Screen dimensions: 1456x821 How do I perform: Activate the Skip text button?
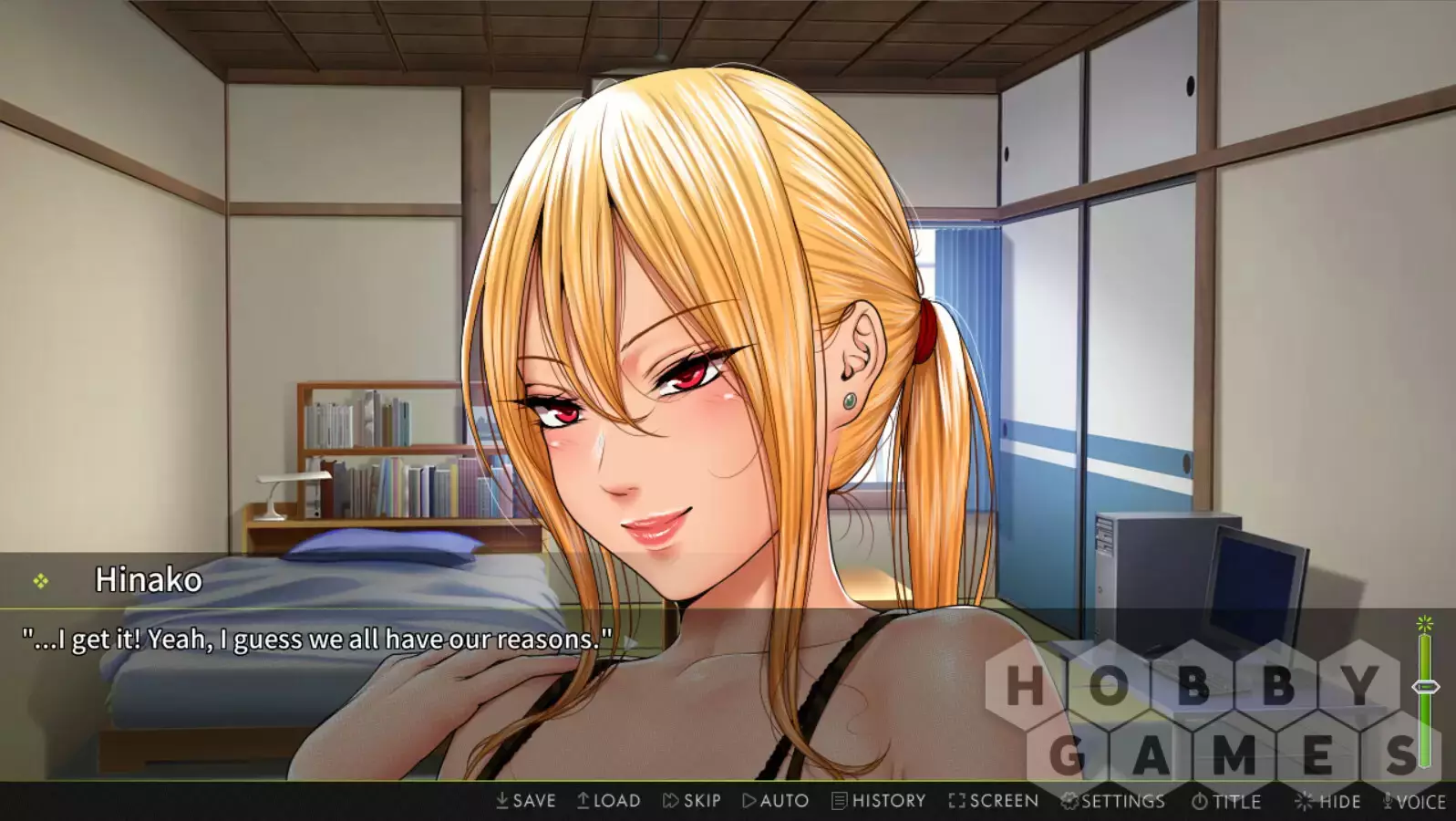[691, 801]
